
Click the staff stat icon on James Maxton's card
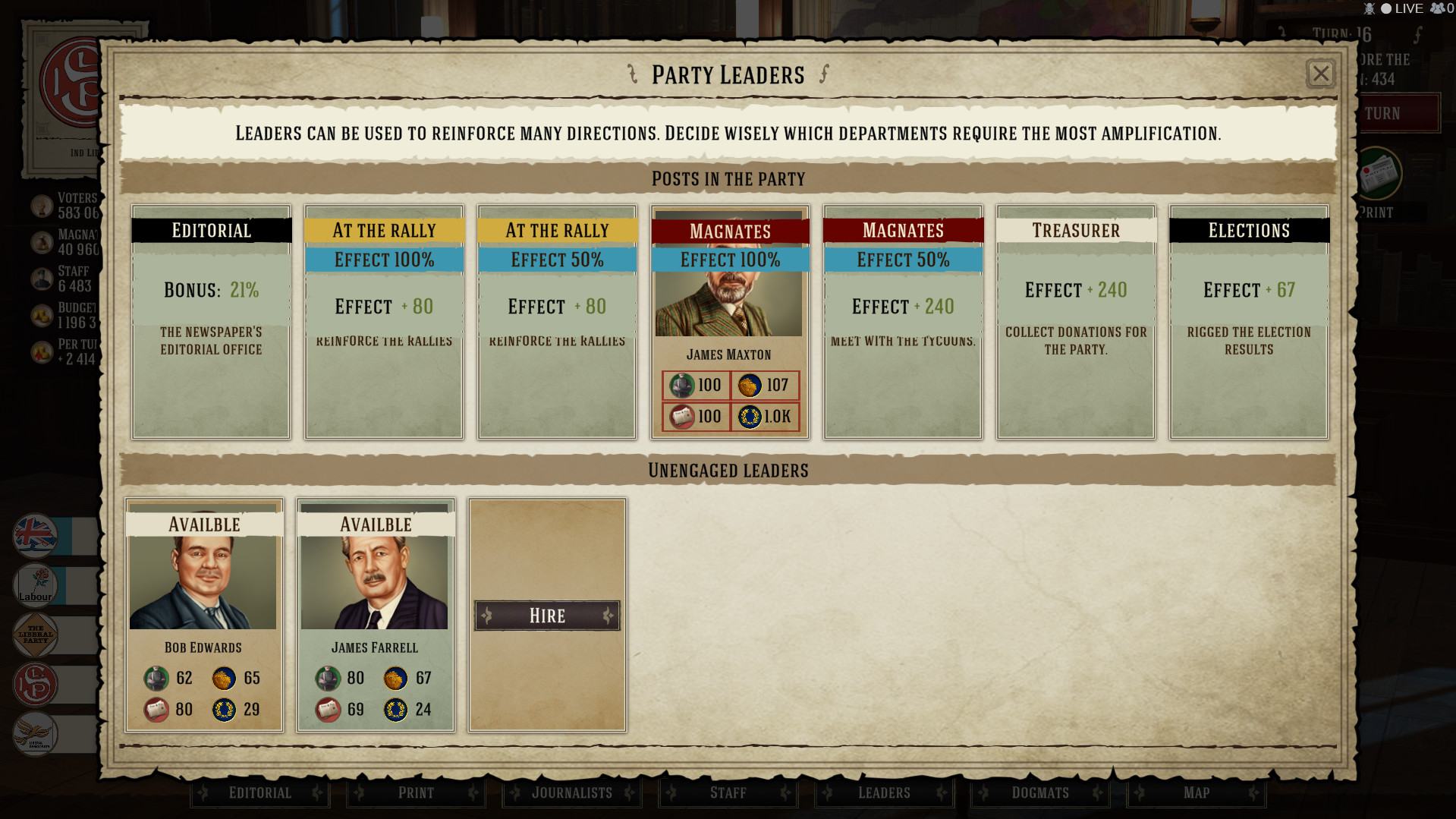[682, 385]
